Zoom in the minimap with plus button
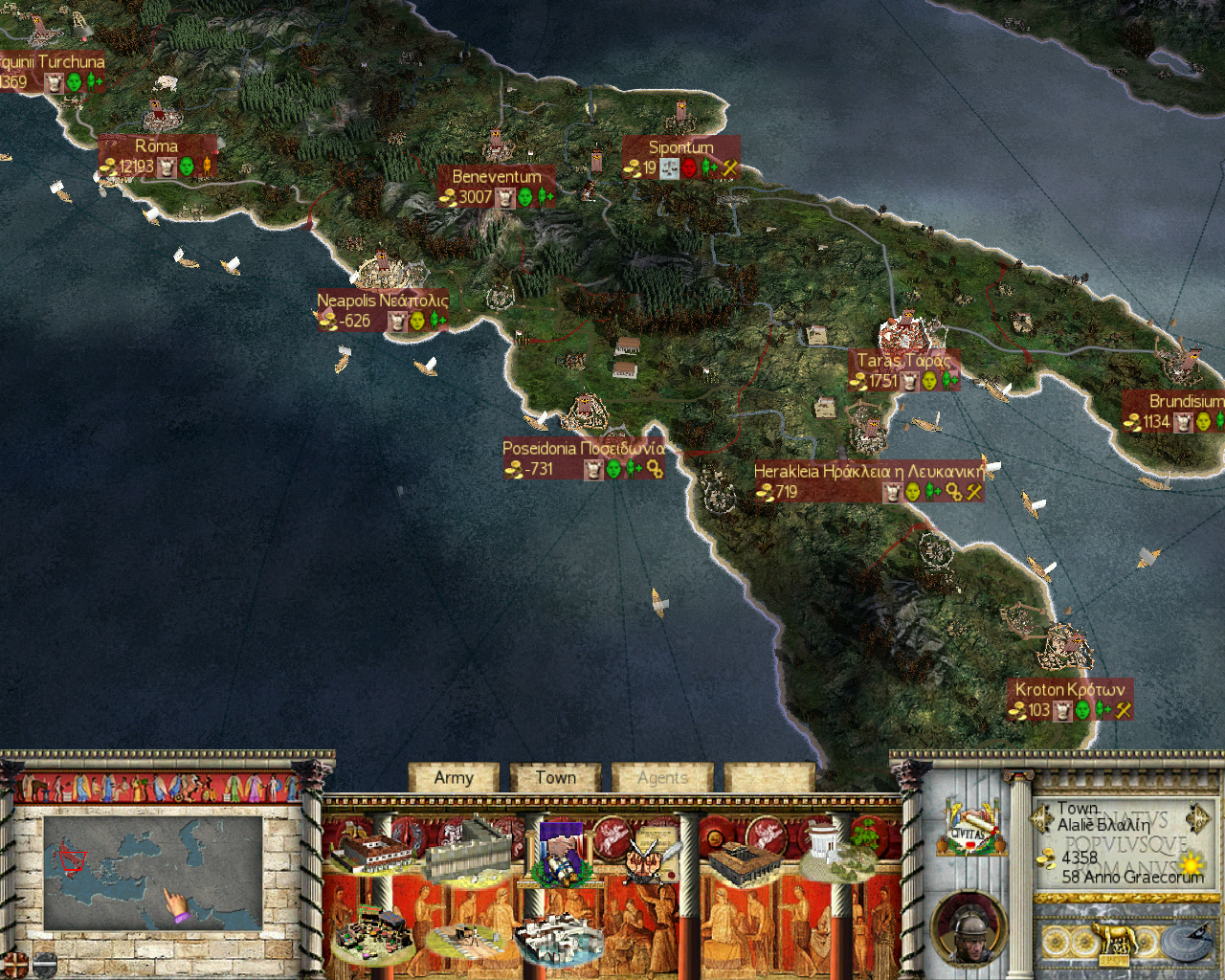1225x980 pixels. 13,962
